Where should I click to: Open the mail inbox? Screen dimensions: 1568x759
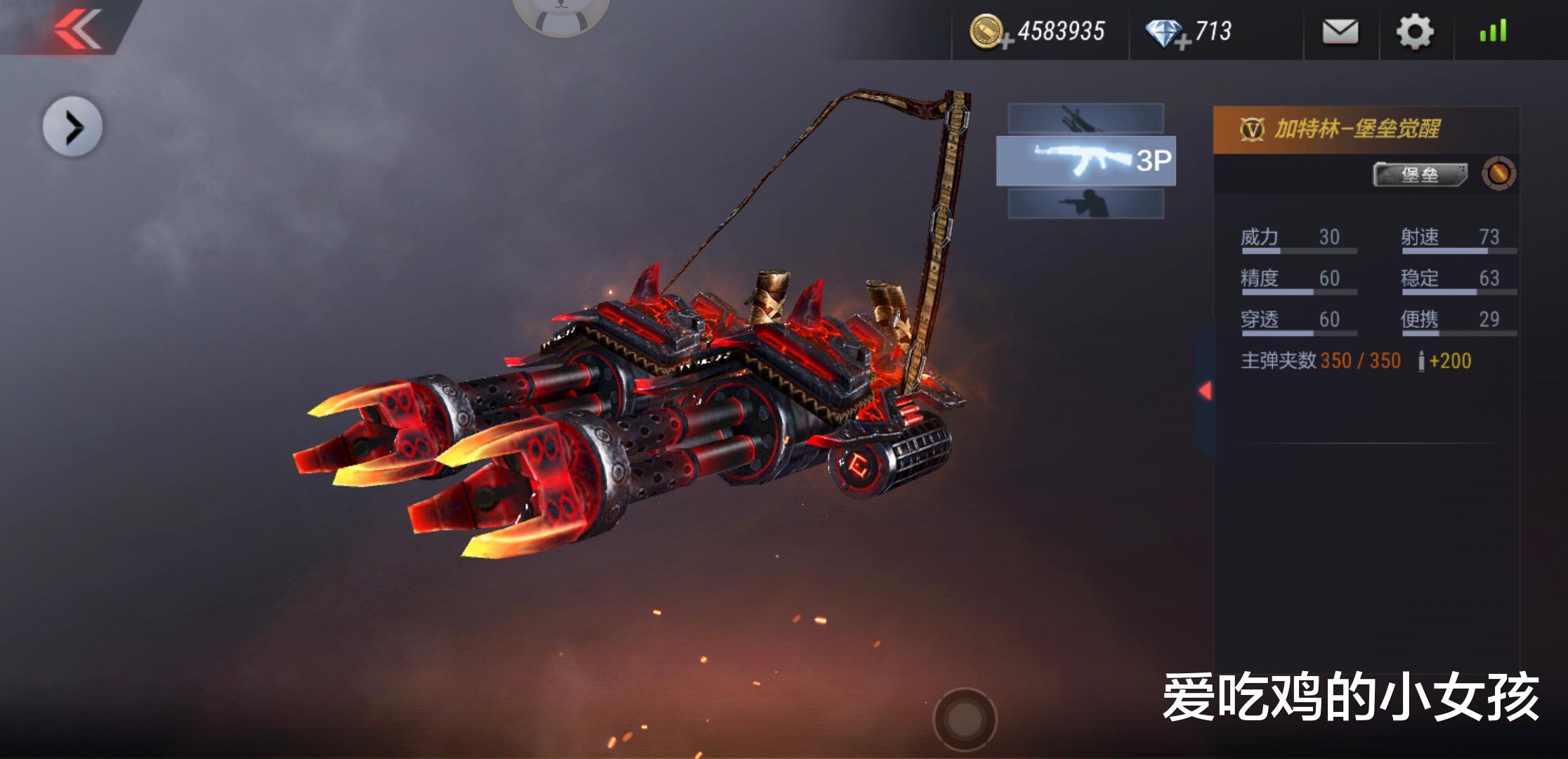point(1340,32)
